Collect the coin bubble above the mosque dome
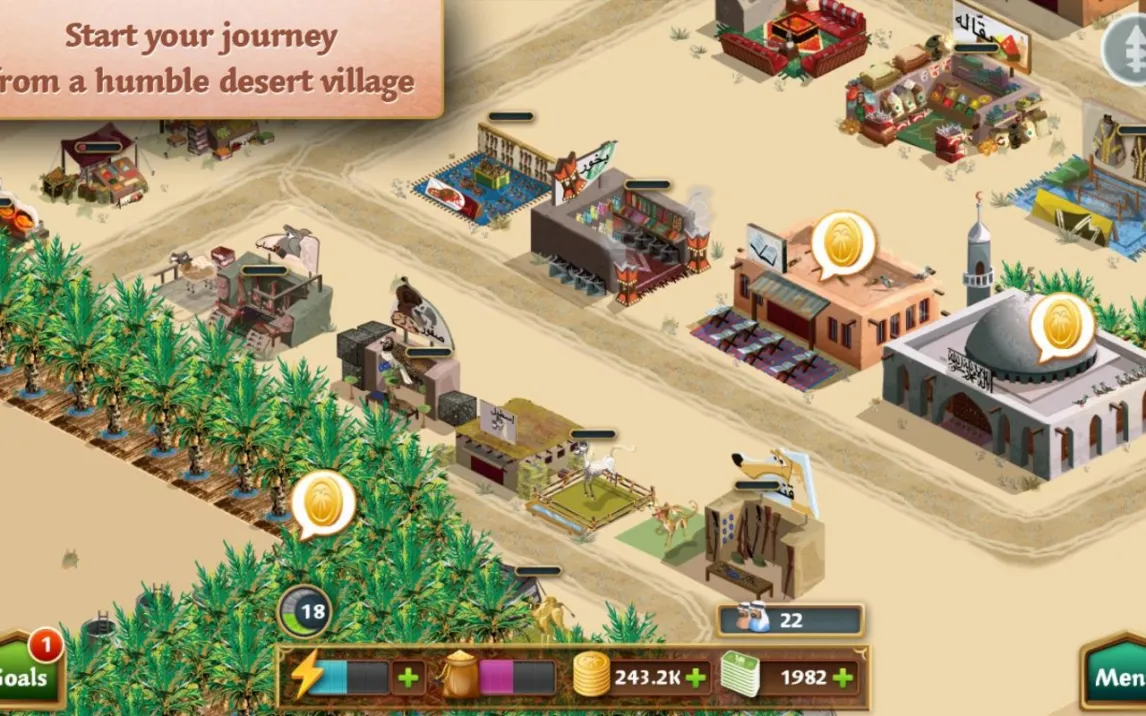Viewport: 1146px width, 716px height. (1061, 324)
